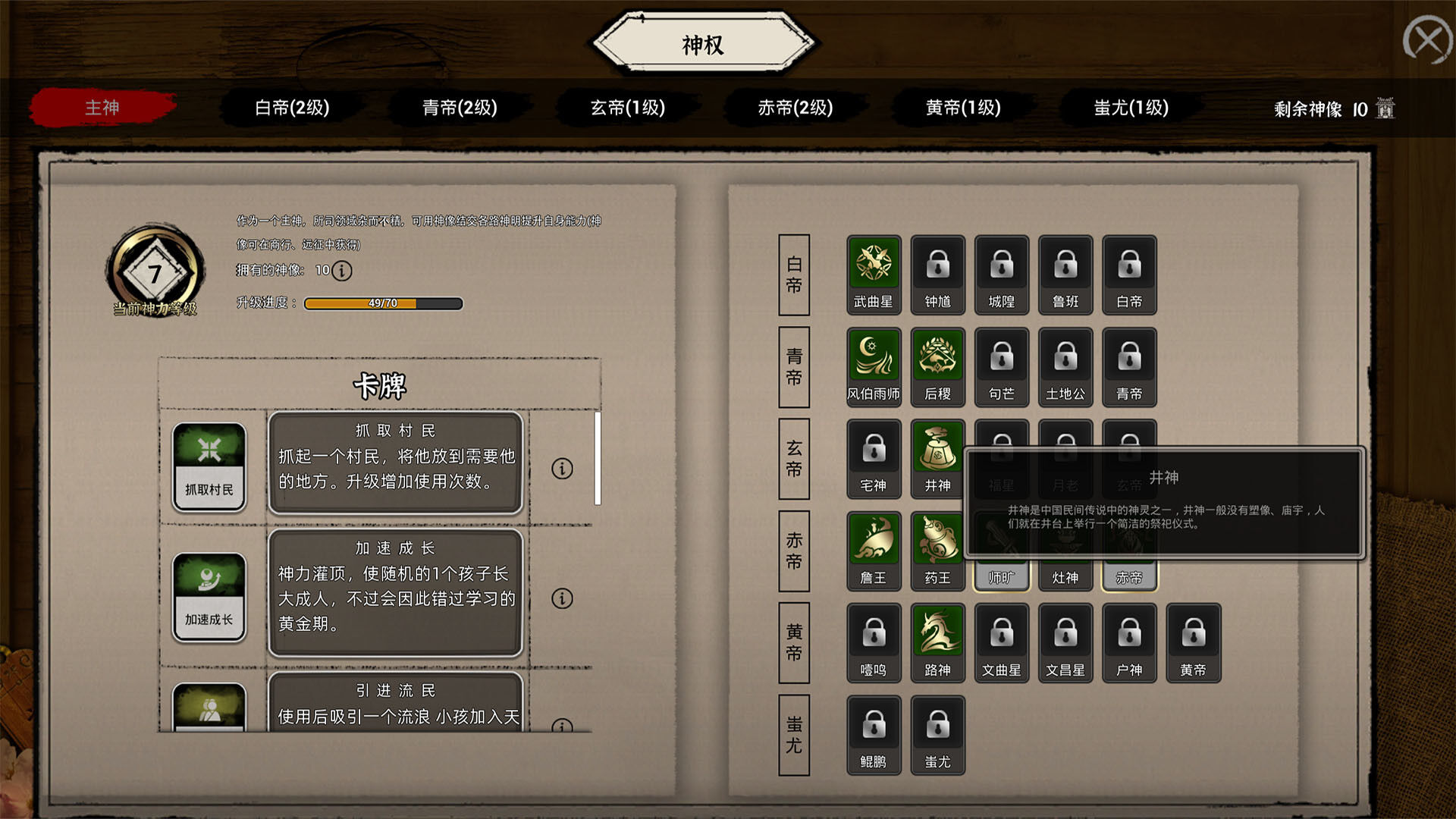Image resolution: width=1456 pixels, height=819 pixels.
Task: Click the 升级进度 progress bar
Action: click(383, 303)
